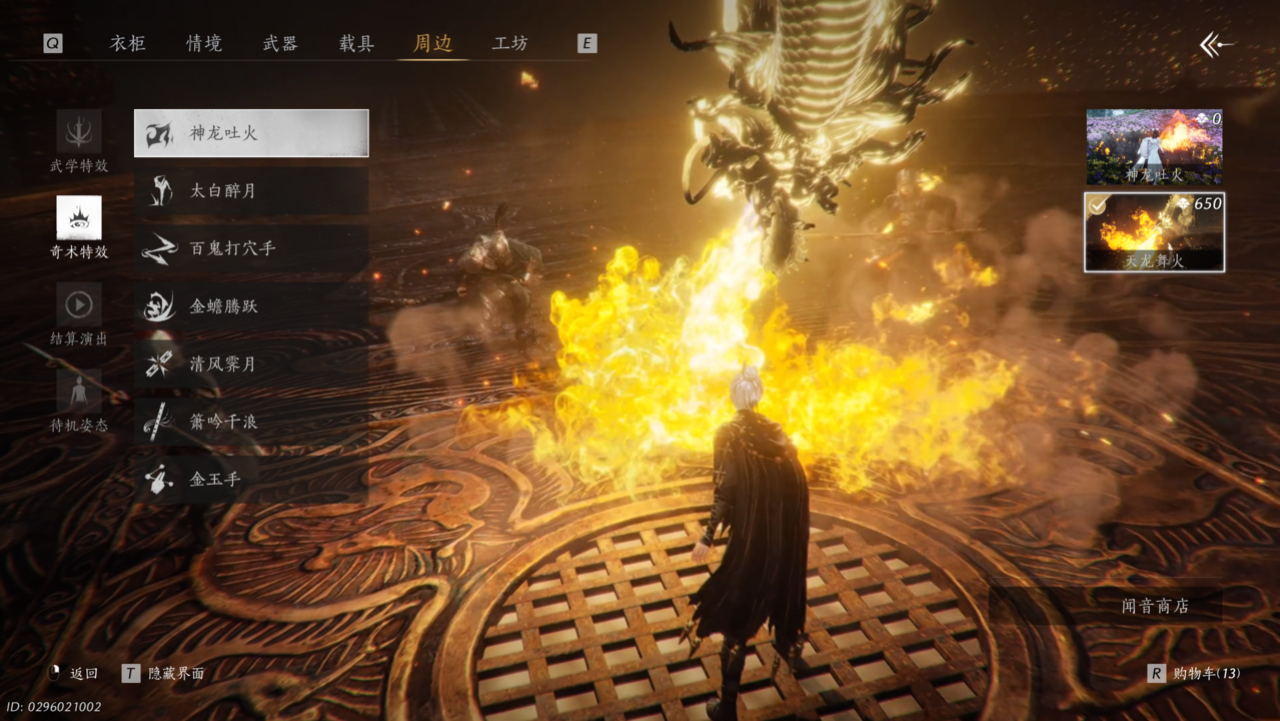This screenshot has height=721, width=1280.
Task: Choose the 奇术特效 category
Action: [x=79, y=227]
